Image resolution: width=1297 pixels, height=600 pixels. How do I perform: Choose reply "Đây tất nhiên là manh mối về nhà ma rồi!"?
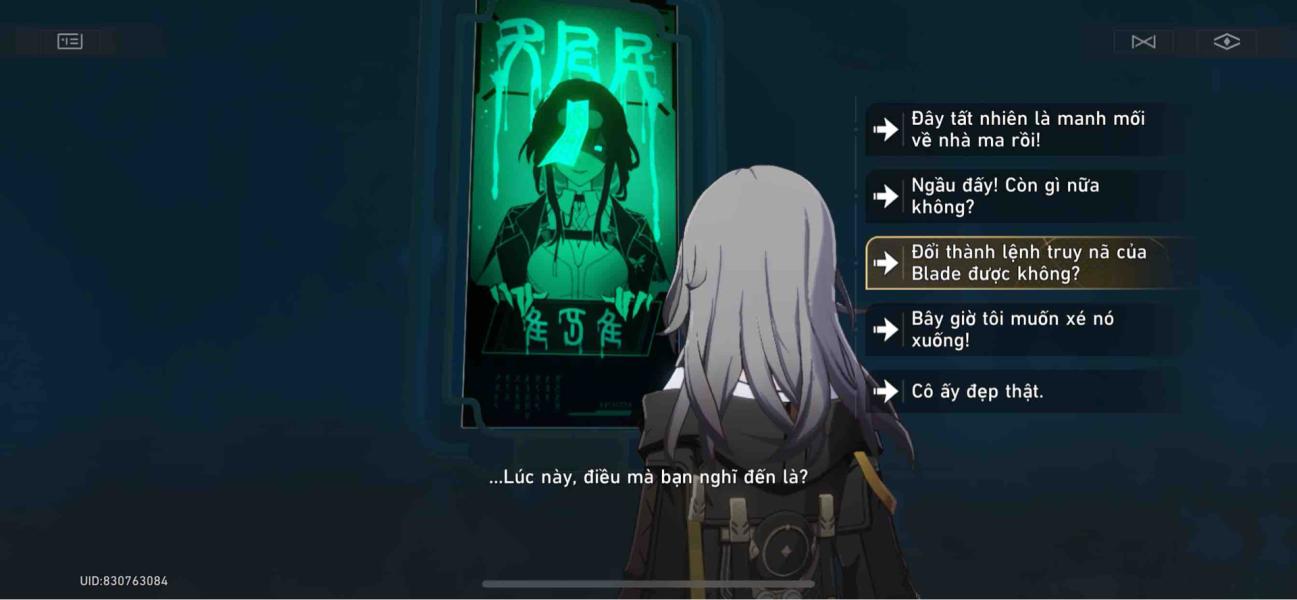point(1020,129)
